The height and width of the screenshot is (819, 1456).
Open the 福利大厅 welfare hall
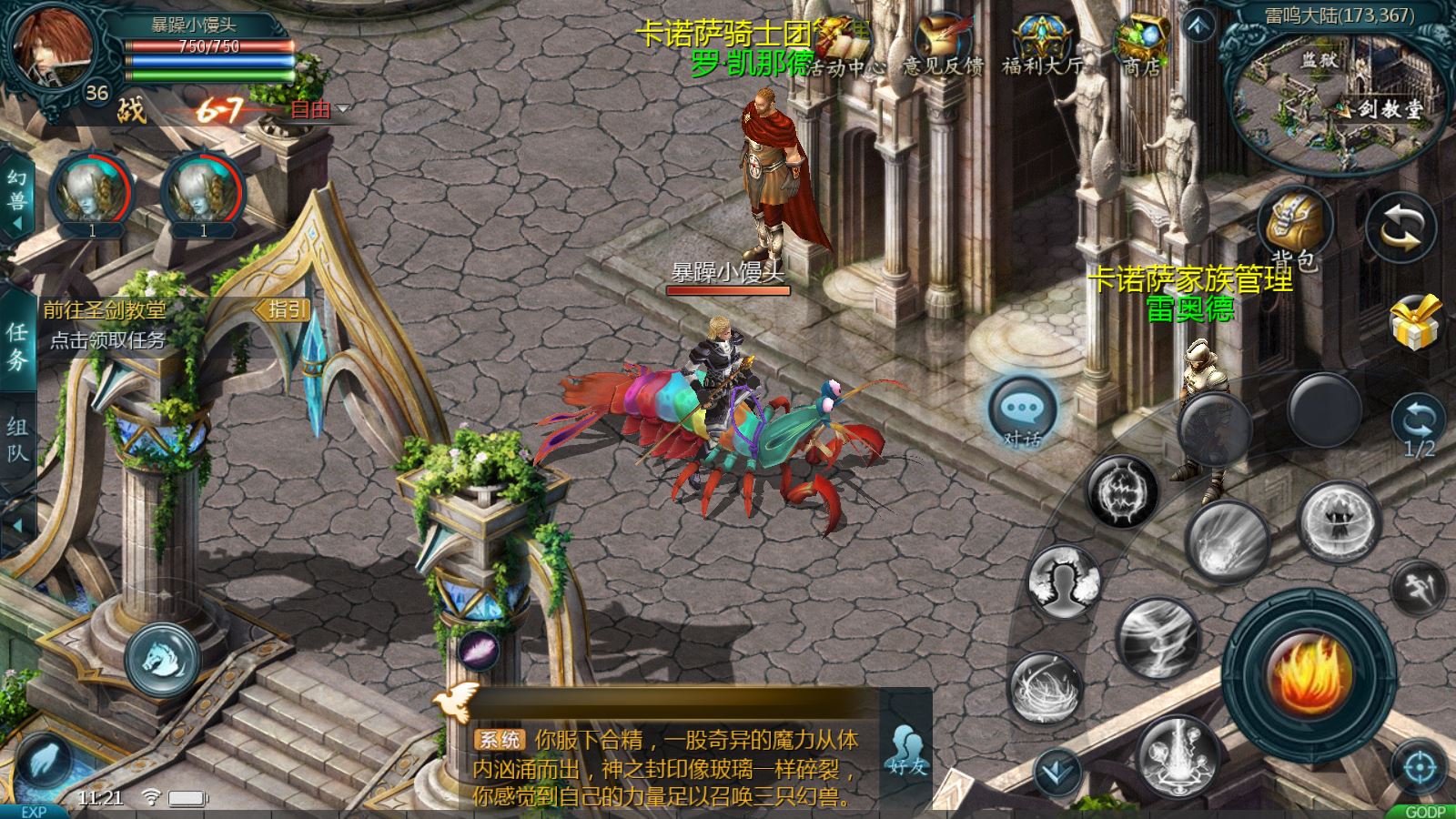1043,45
